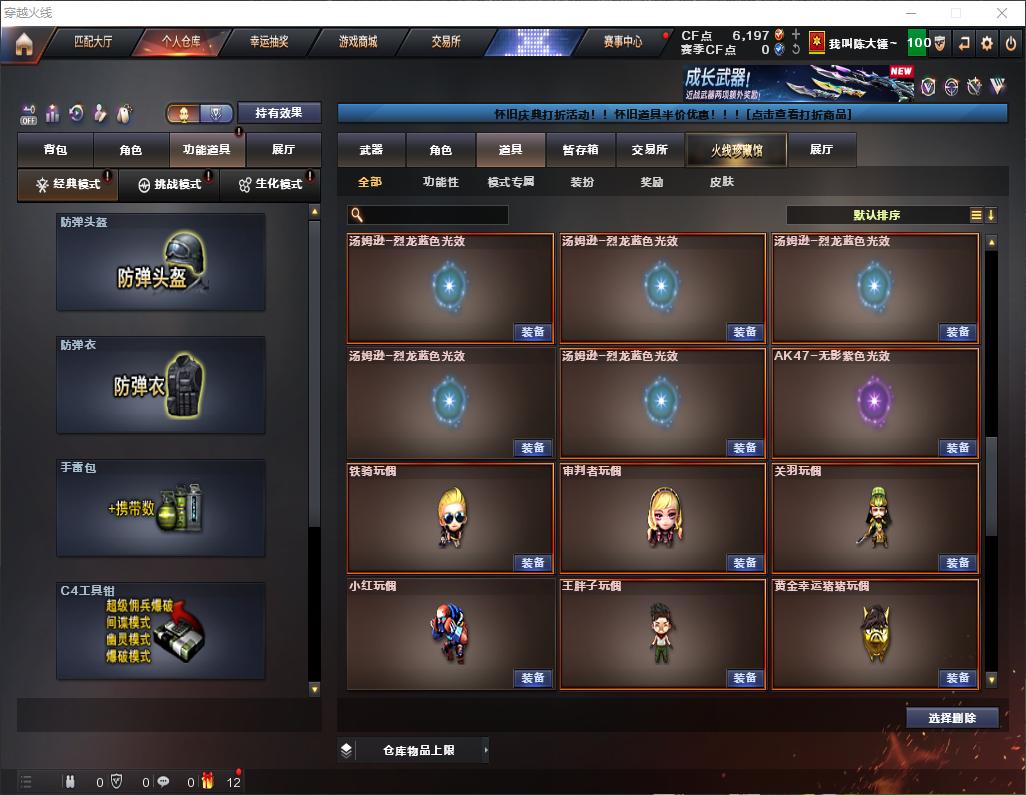Screen dimensions: 1026x795
Task: Open the 赛事中心 event center
Action: 622,42
